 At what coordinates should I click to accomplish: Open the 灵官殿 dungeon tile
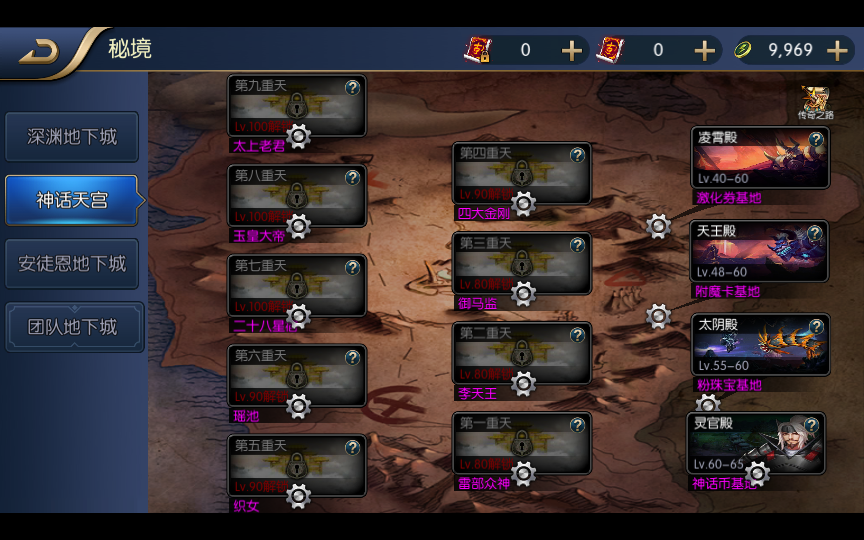757,442
